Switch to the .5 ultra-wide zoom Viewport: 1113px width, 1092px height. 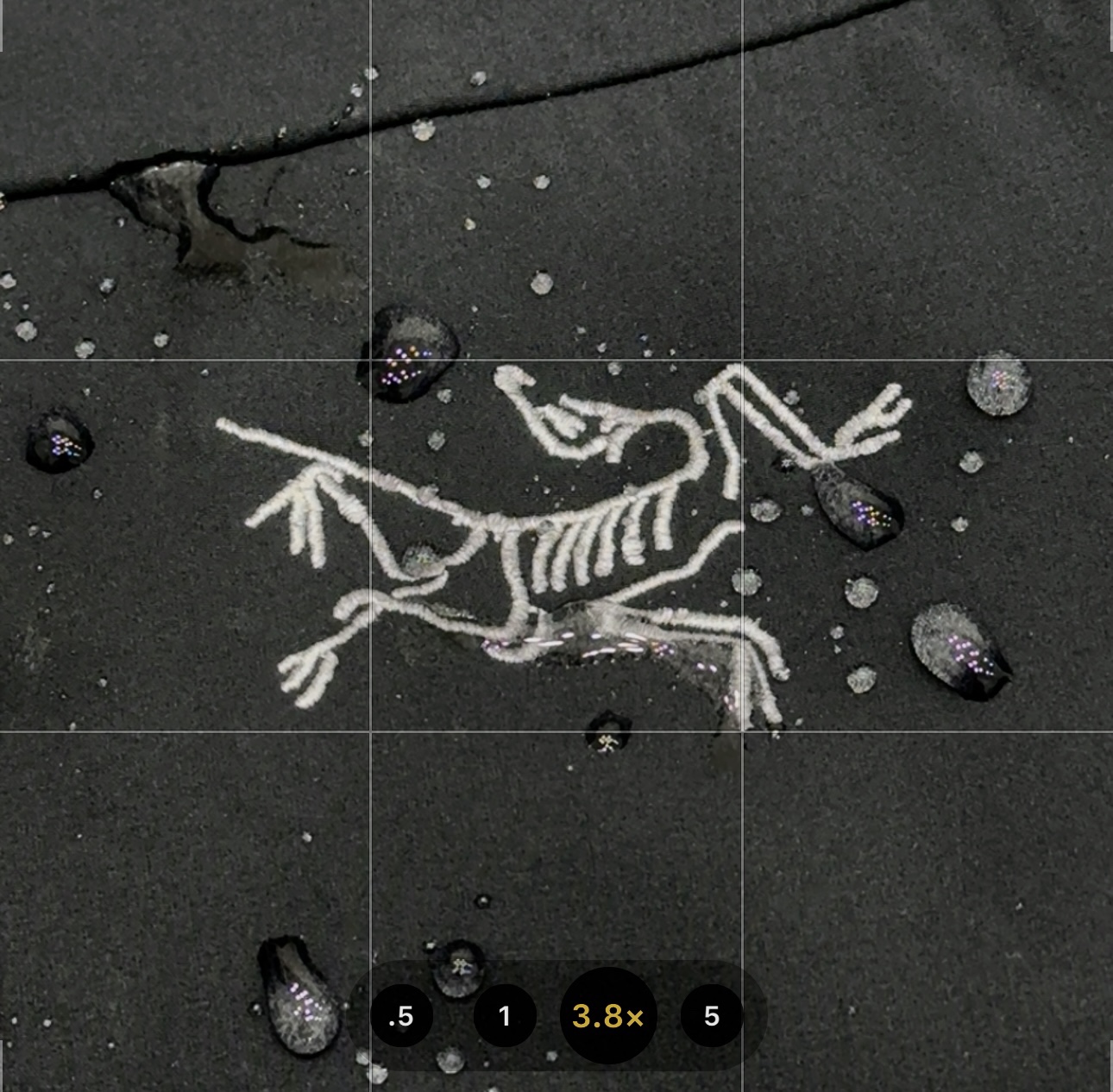click(x=401, y=1016)
